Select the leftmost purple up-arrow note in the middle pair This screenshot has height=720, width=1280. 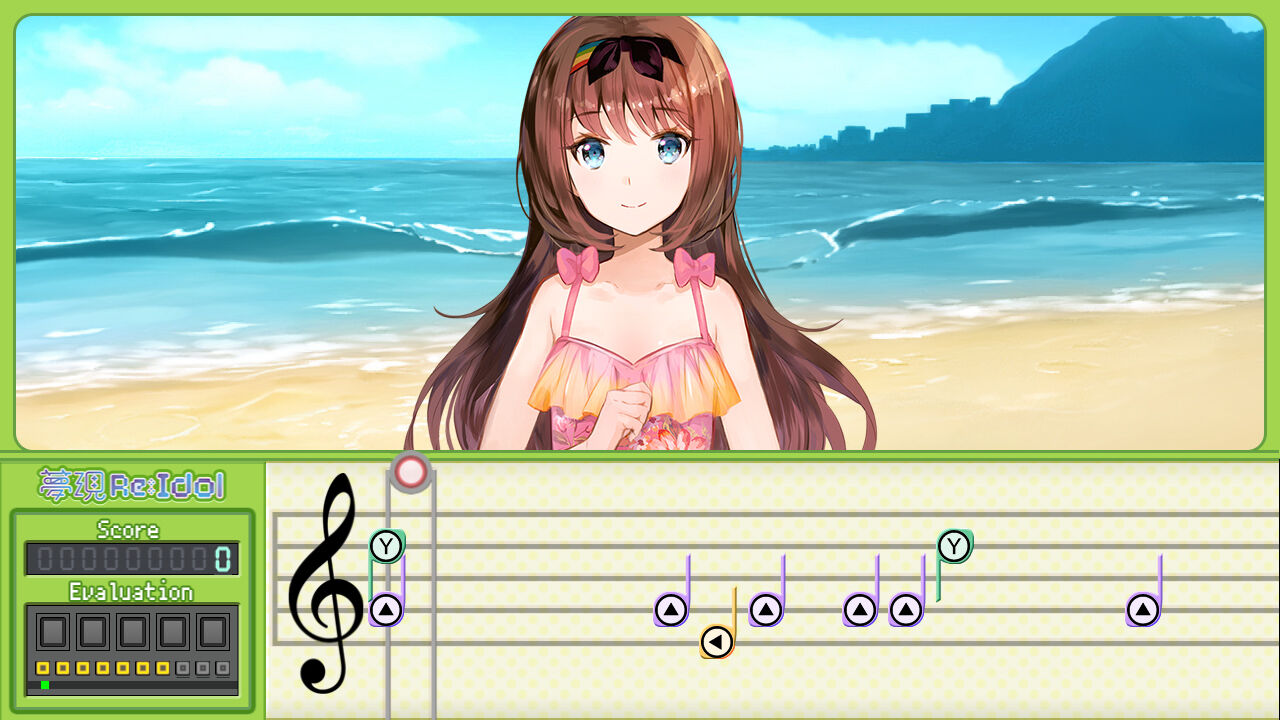coord(858,607)
